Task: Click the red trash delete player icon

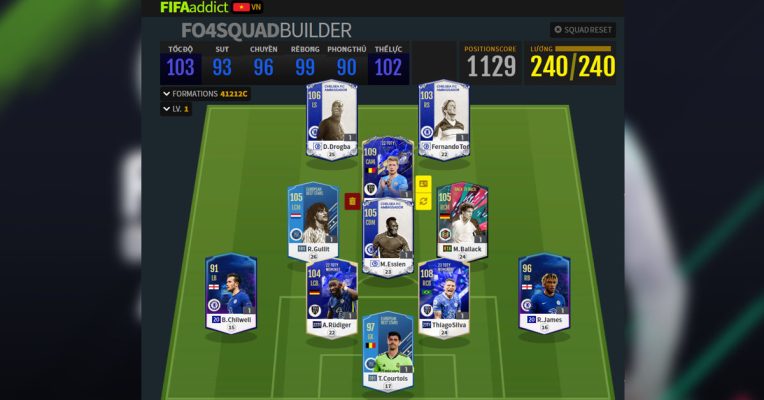Action: click(352, 201)
